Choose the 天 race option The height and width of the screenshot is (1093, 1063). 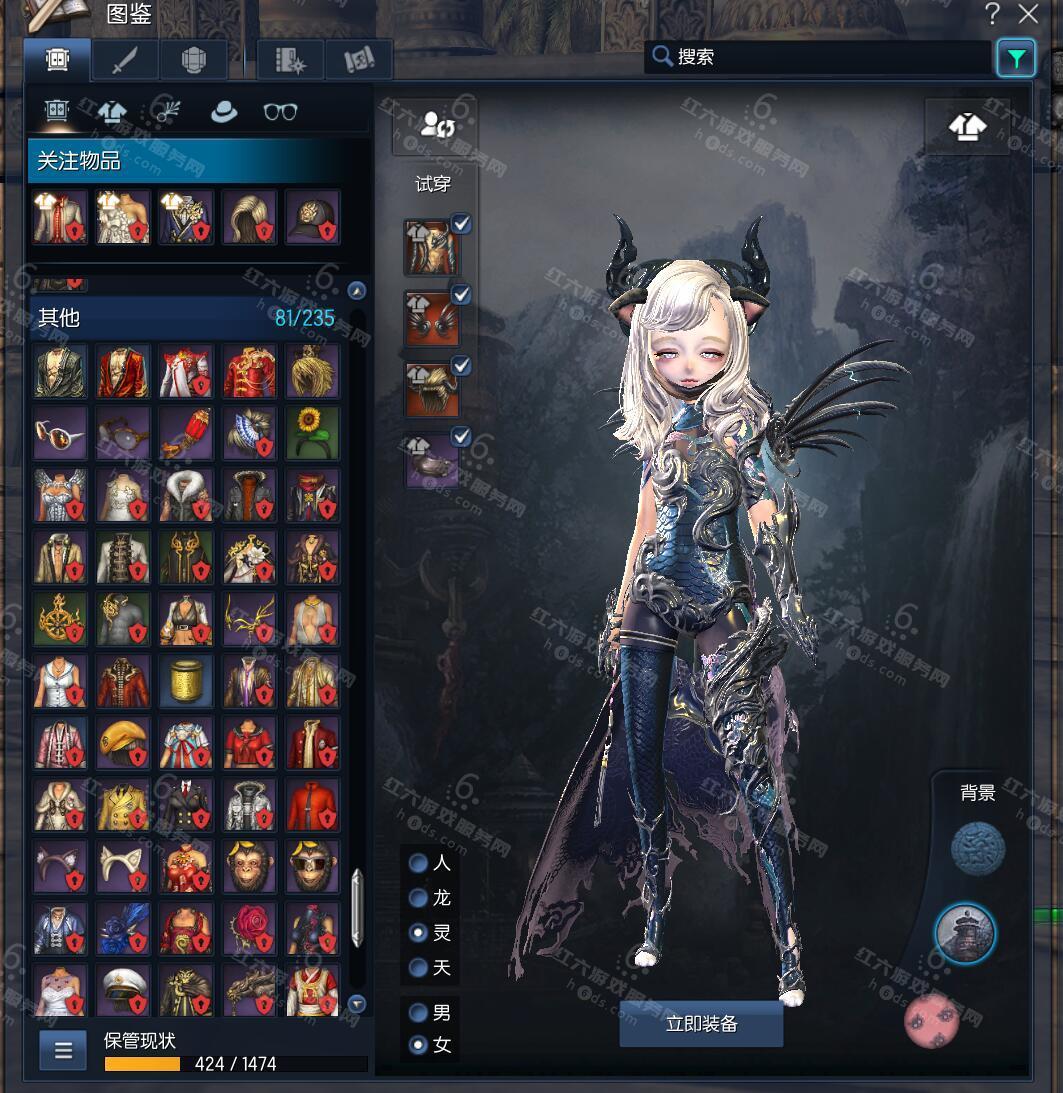point(419,967)
